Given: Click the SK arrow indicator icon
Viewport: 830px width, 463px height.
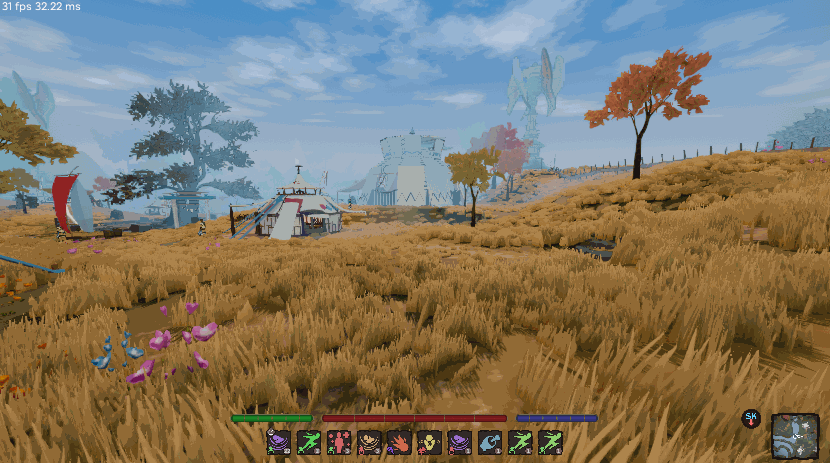Looking at the screenshot, I should coord(751,419).
